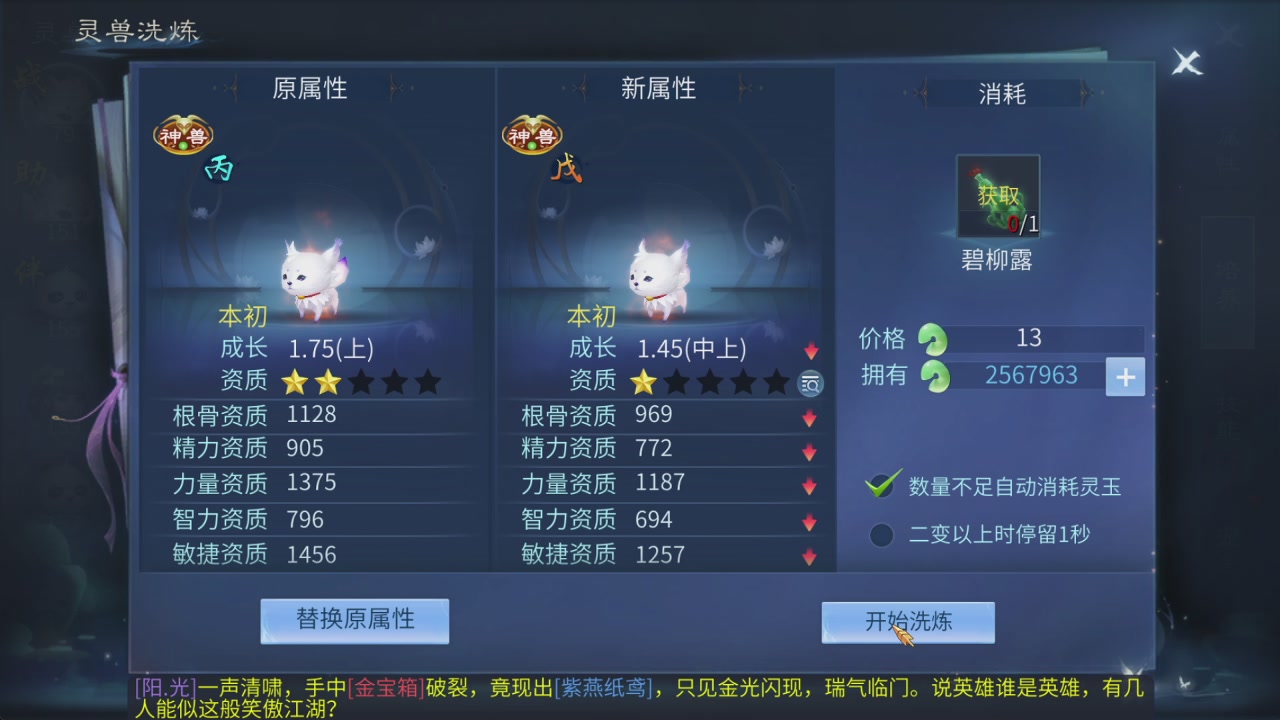
Task: Click the drop arrow beside 敏捷资质
Action: [x=808, y=554]
